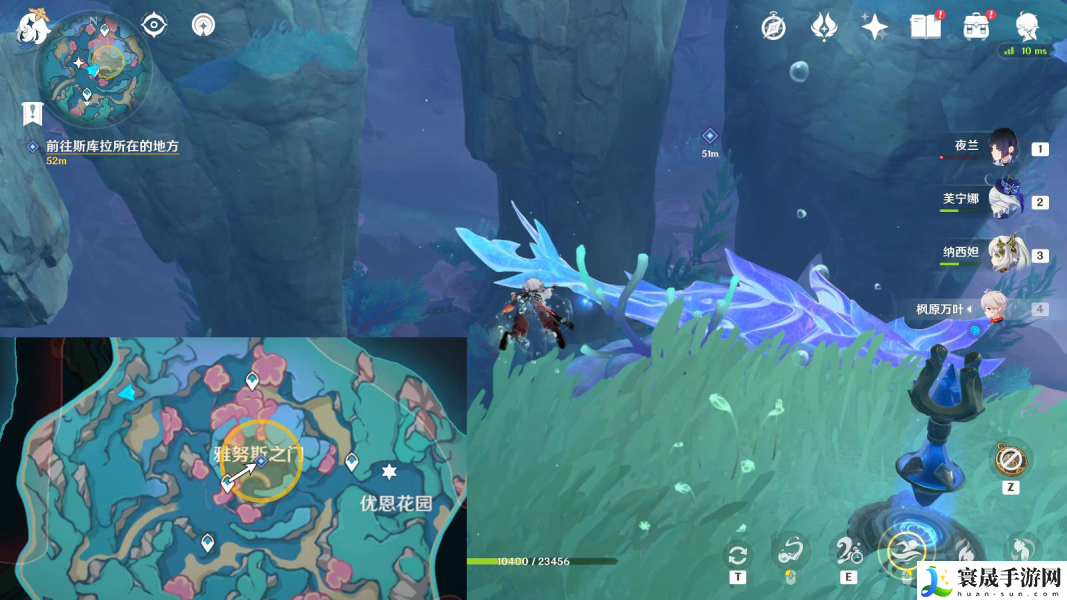Screen dimensions: 1067x600
Task: Open the Paimon menu icon
Action: click(33, 27)
